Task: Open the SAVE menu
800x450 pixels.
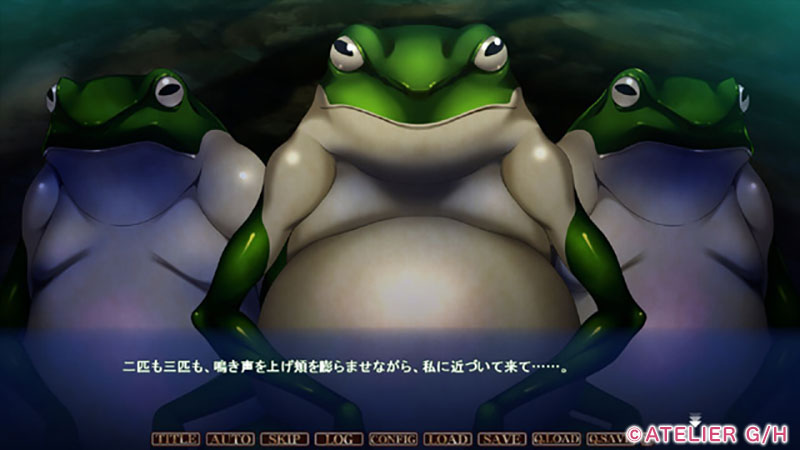Action: point(502,438)
